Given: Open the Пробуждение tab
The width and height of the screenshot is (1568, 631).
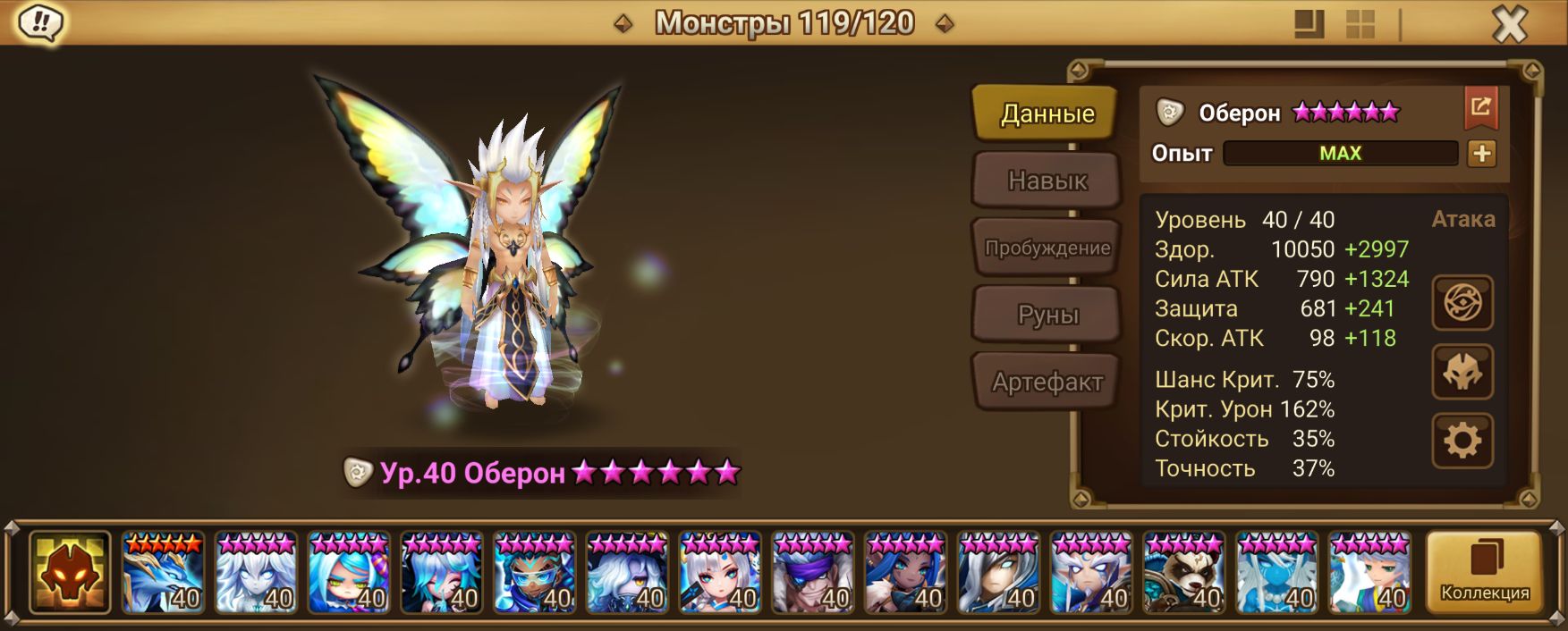Looking at the screenshot, I should click(x=1047, y=248).
